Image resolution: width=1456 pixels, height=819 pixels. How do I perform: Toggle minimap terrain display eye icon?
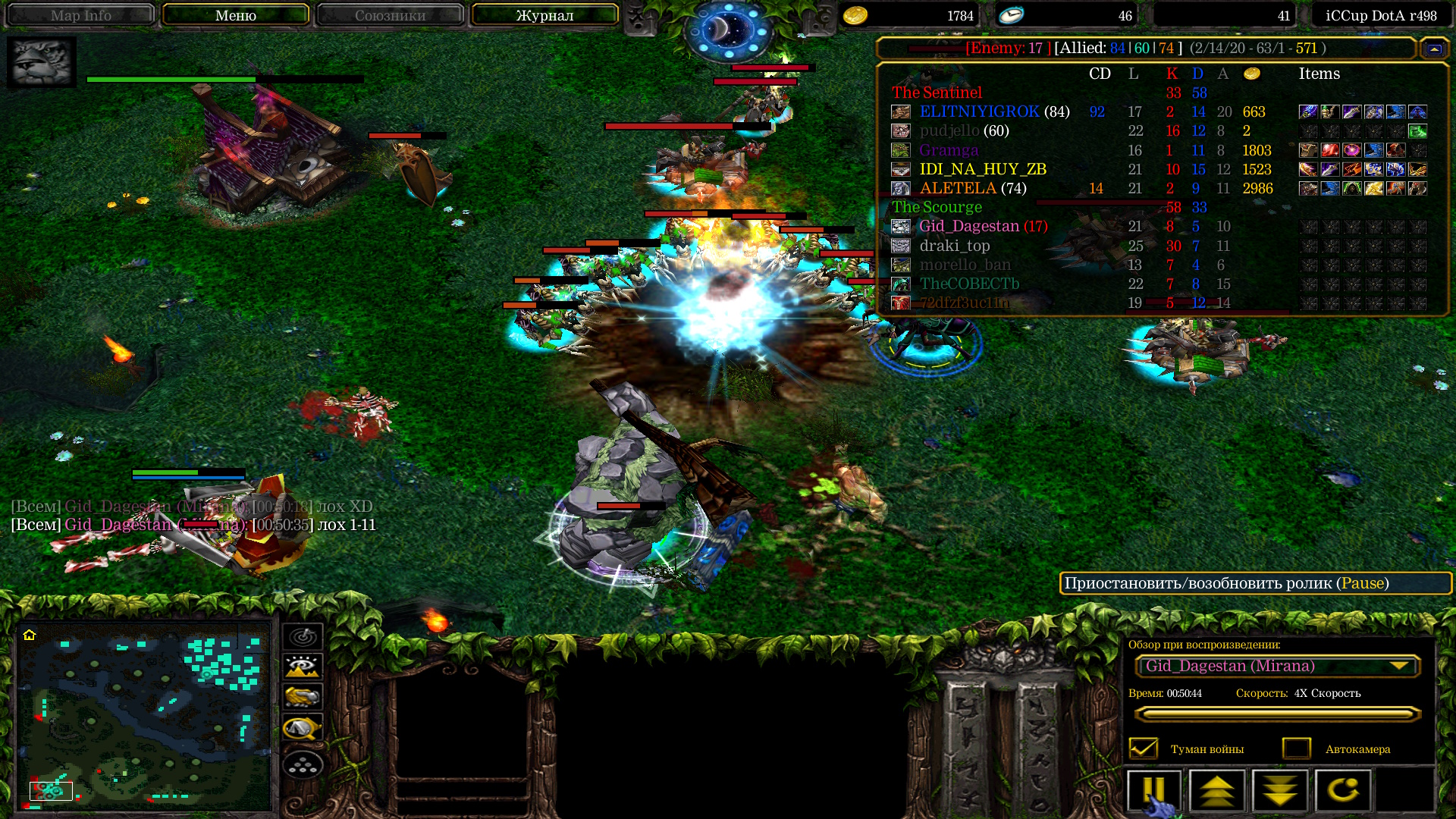click(x=303, y=667)
